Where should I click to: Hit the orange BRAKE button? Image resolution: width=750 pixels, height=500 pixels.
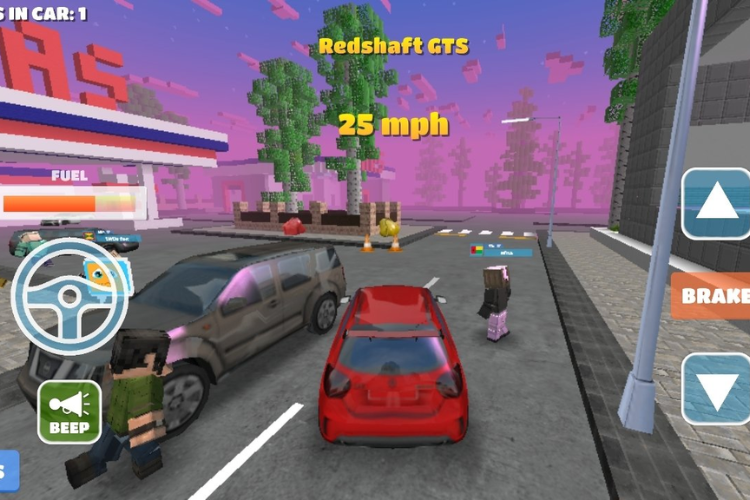point(714,296)
